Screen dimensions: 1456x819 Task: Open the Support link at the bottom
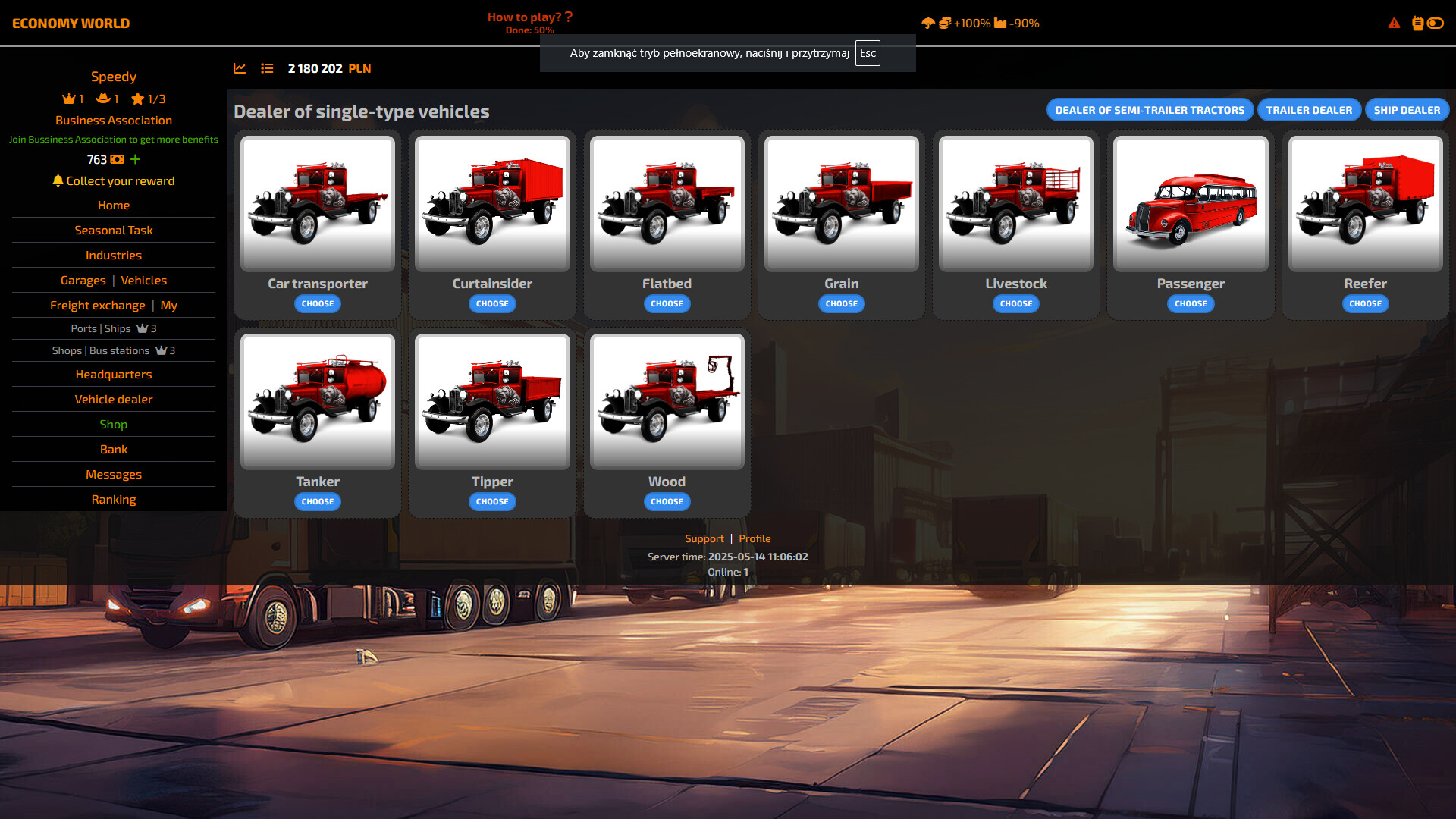point(704,538)
